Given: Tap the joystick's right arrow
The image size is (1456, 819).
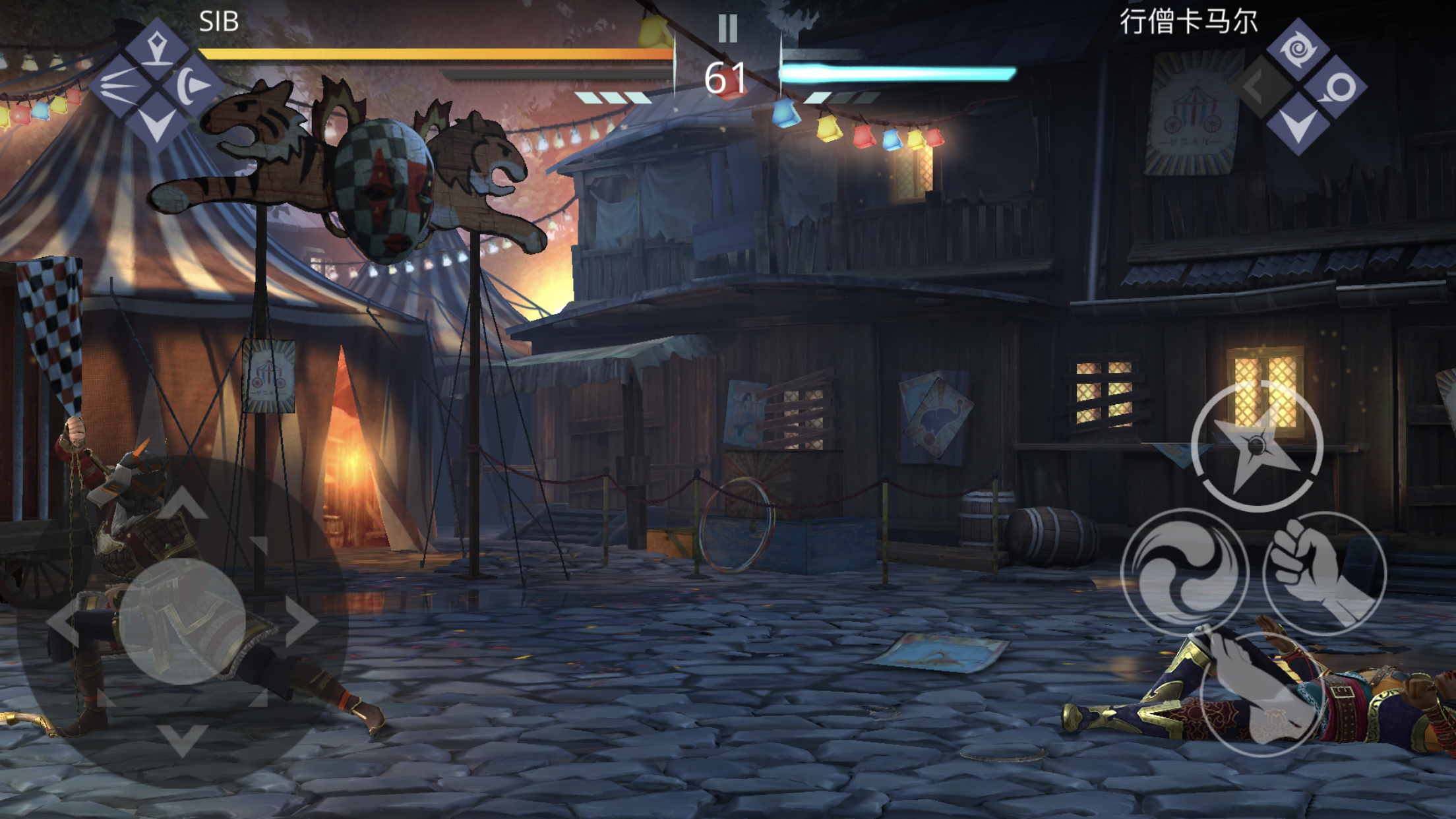Looking at the screenshot, I should click(302, 621).
